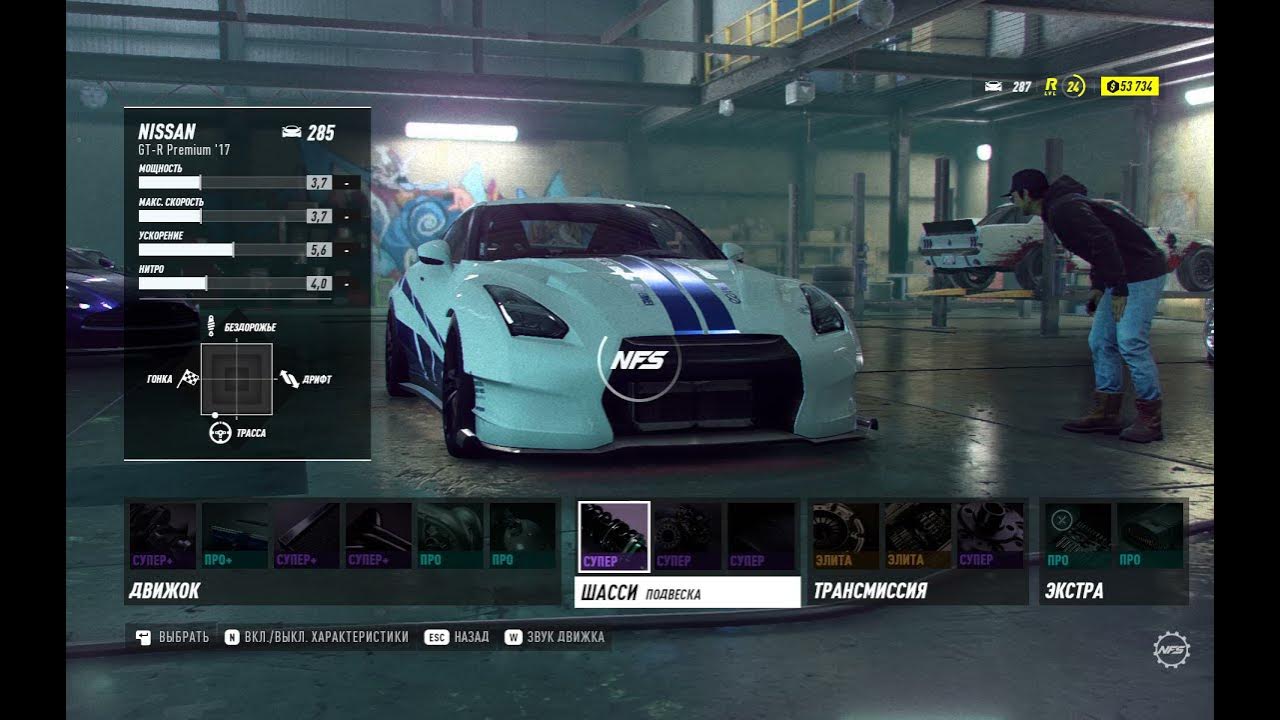
Task: Select the Экстра slot with crossed-circle icon
Action: pyautogui.click(x=1078, y=536)
